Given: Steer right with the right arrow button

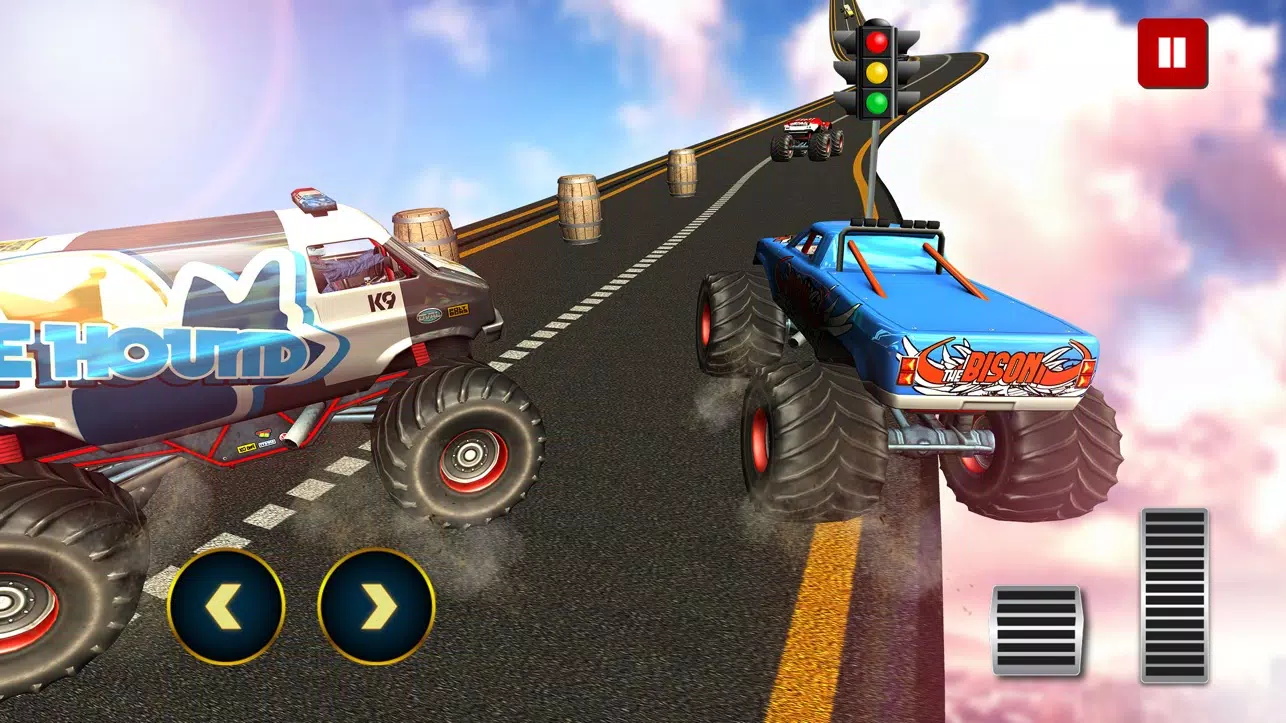Looking at the screenshot, I should (376, 607).
